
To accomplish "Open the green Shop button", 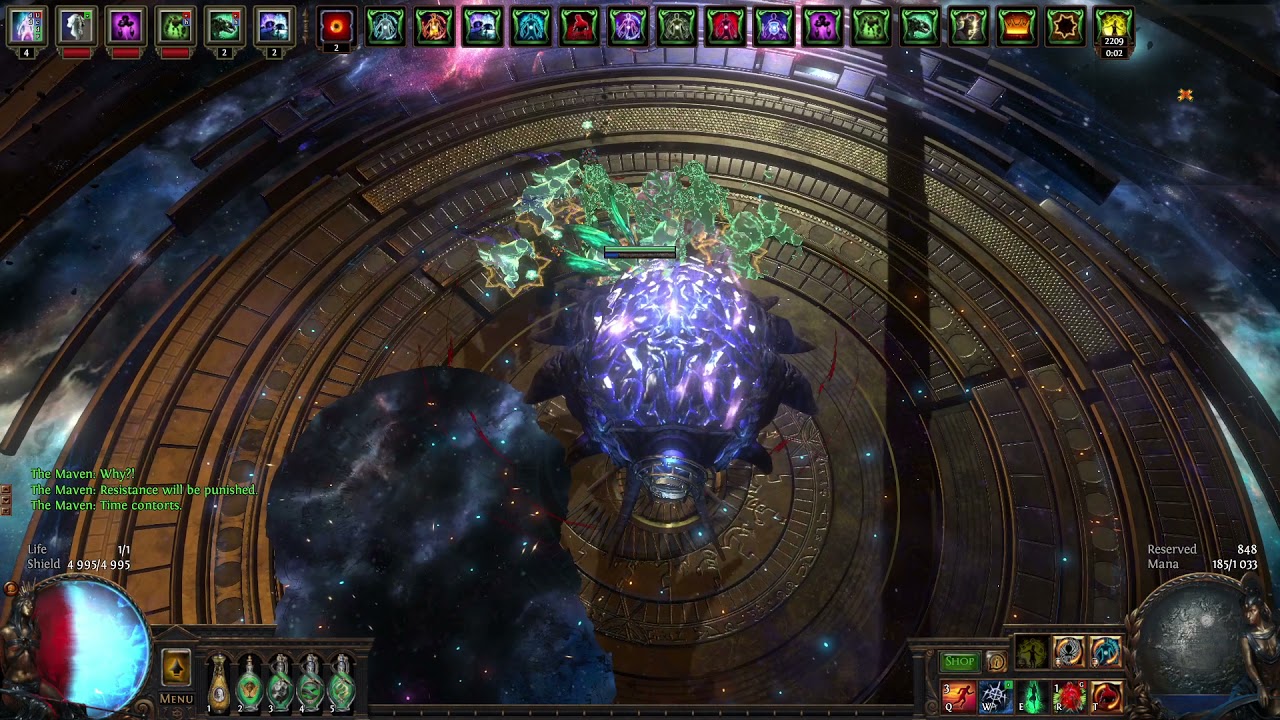I will click(958, 661).
